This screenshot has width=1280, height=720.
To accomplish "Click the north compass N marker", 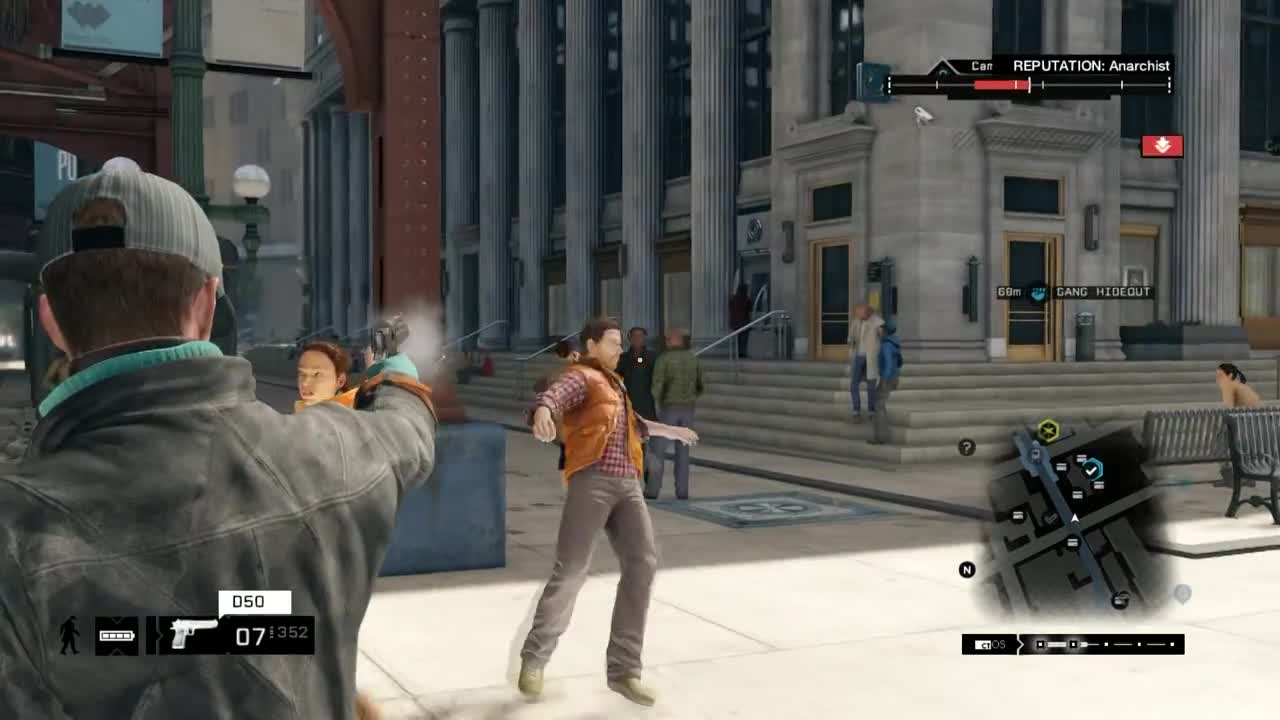I will pyautogui.click(x=967, y=570).
